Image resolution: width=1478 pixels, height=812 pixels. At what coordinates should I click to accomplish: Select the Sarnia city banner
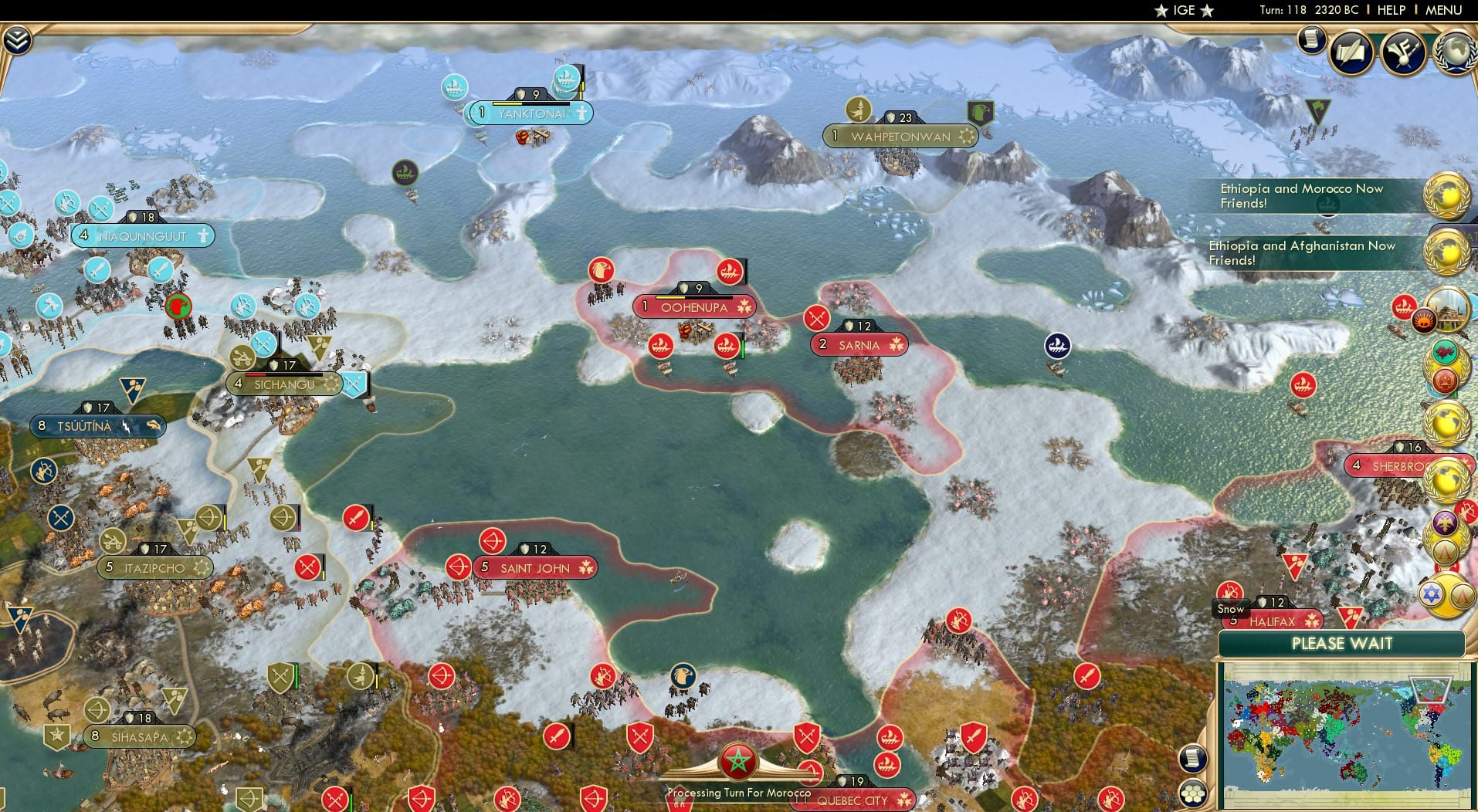pyautogui.click(x=859, y=345)
